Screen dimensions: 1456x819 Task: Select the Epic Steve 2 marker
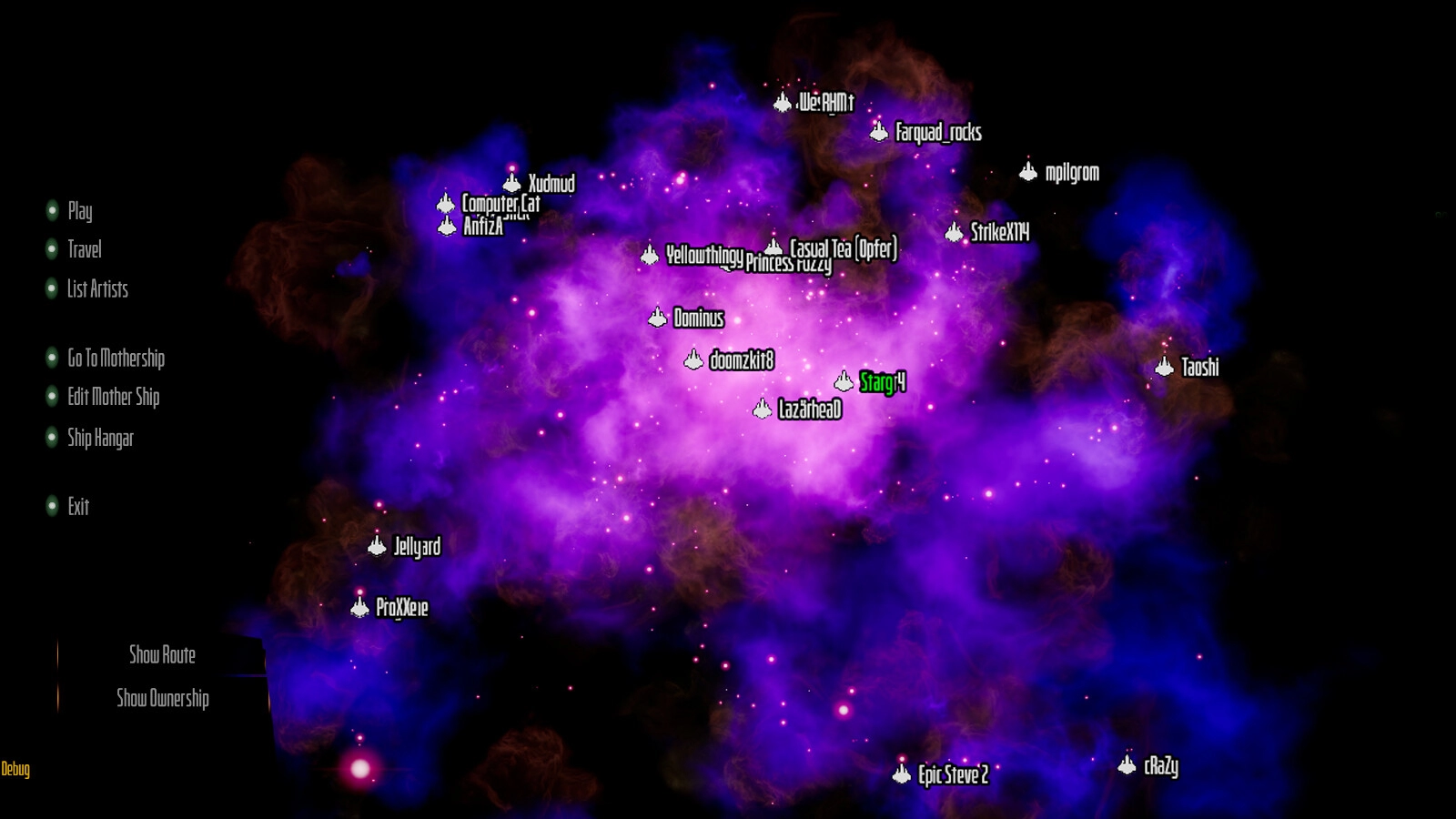point(902,774)
